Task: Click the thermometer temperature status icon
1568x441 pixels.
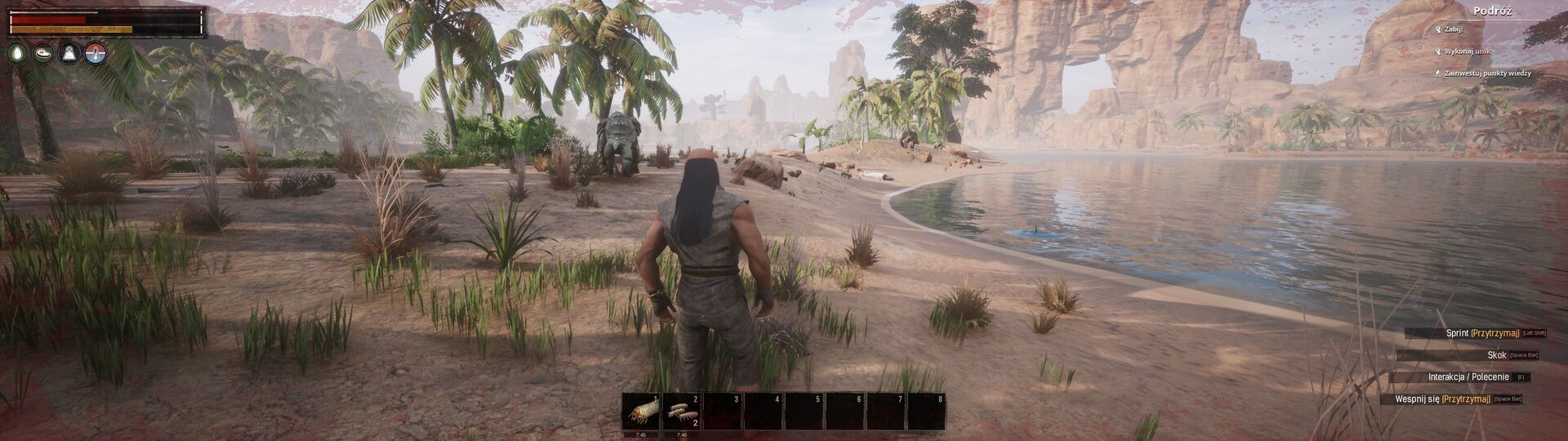Action: (x=96, y=53)
